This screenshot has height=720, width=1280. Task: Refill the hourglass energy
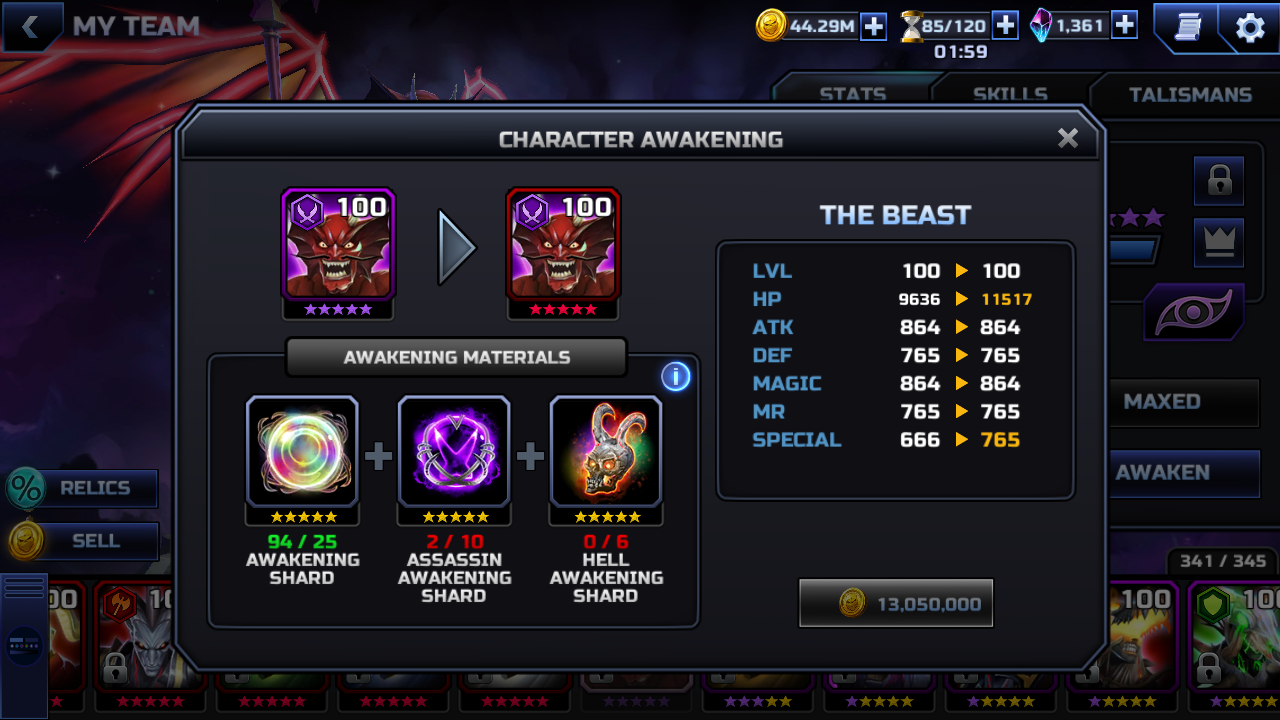coord(1005,26)
